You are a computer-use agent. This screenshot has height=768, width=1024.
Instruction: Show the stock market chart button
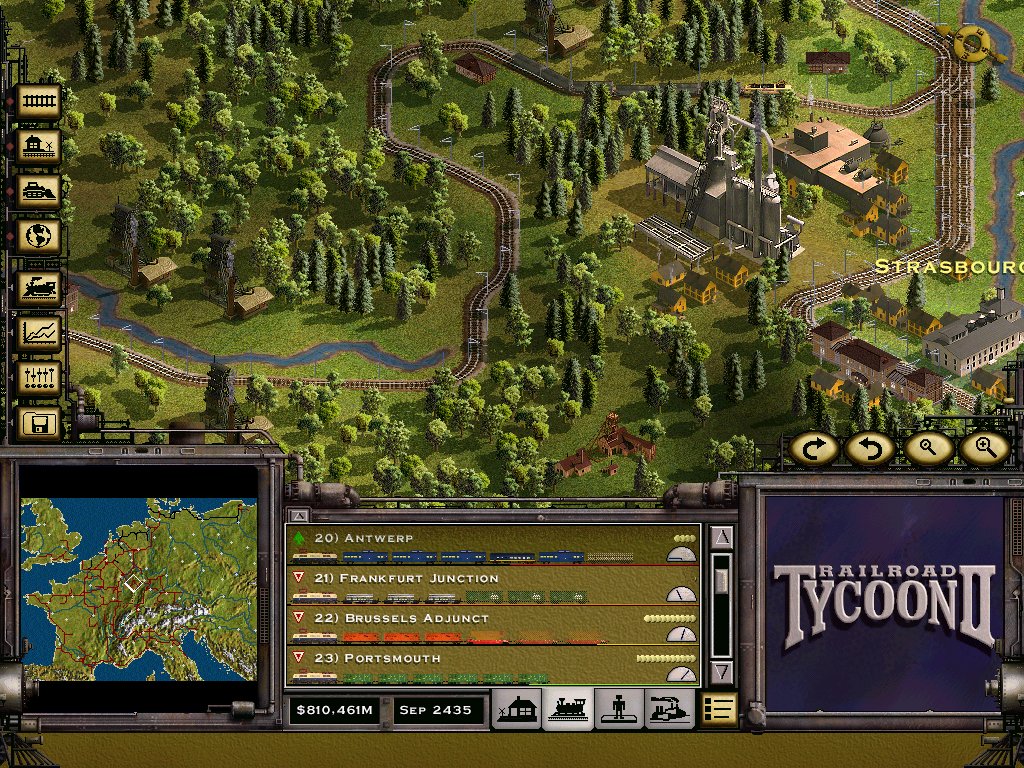click(39, 332)
